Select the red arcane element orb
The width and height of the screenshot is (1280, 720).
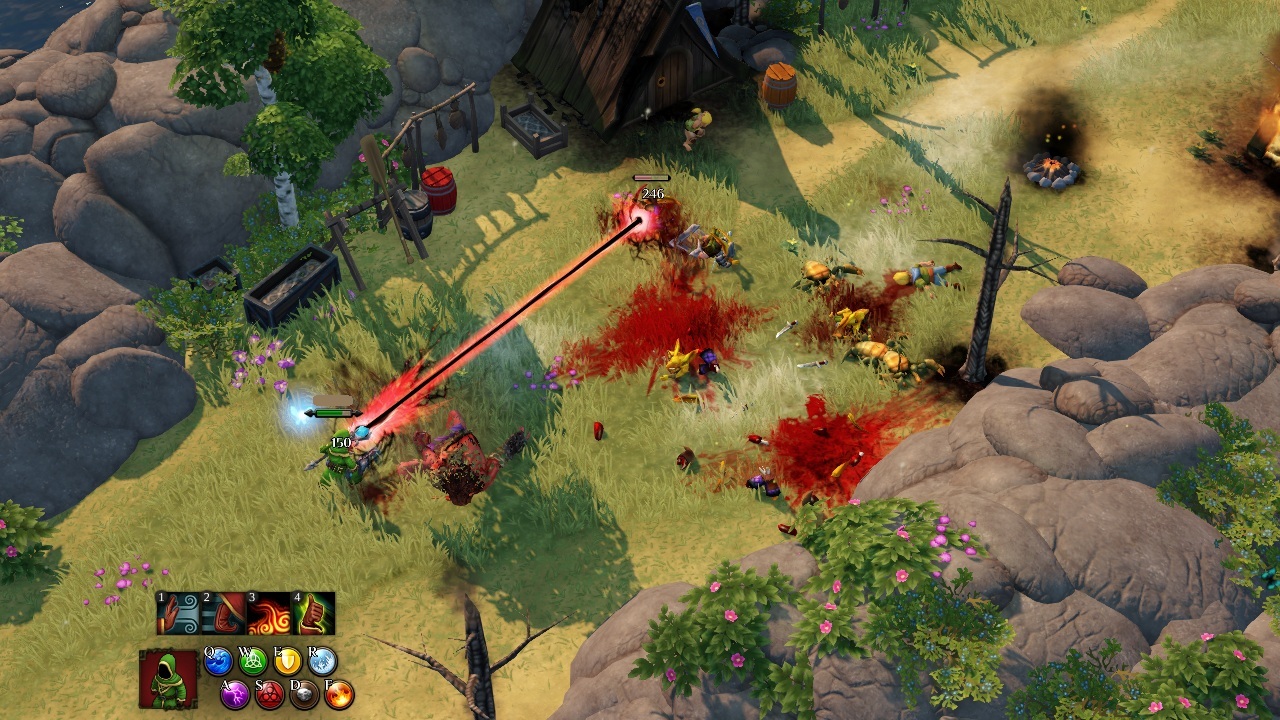point(269,694)
